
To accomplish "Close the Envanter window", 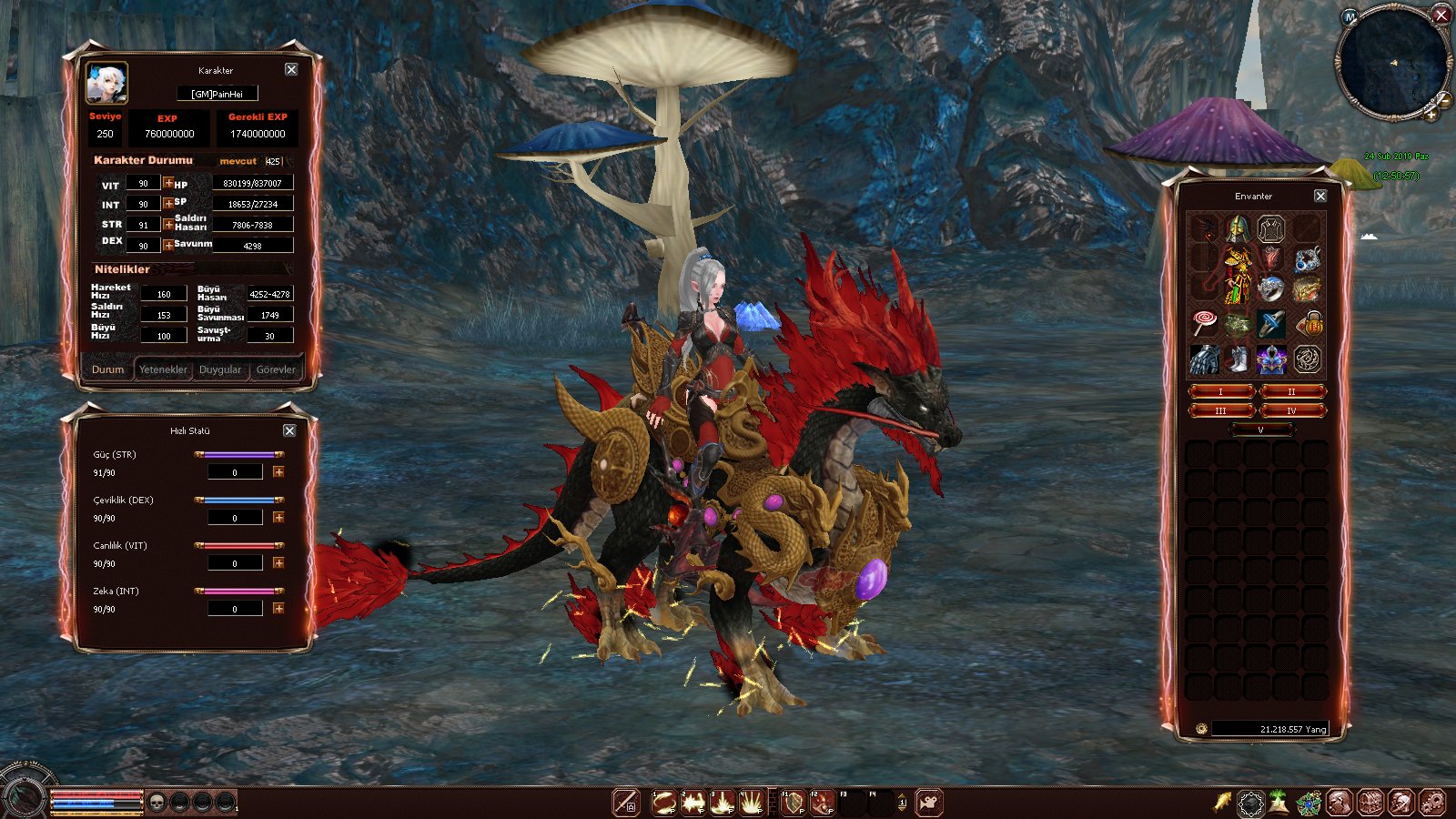I will point(1320,196).
